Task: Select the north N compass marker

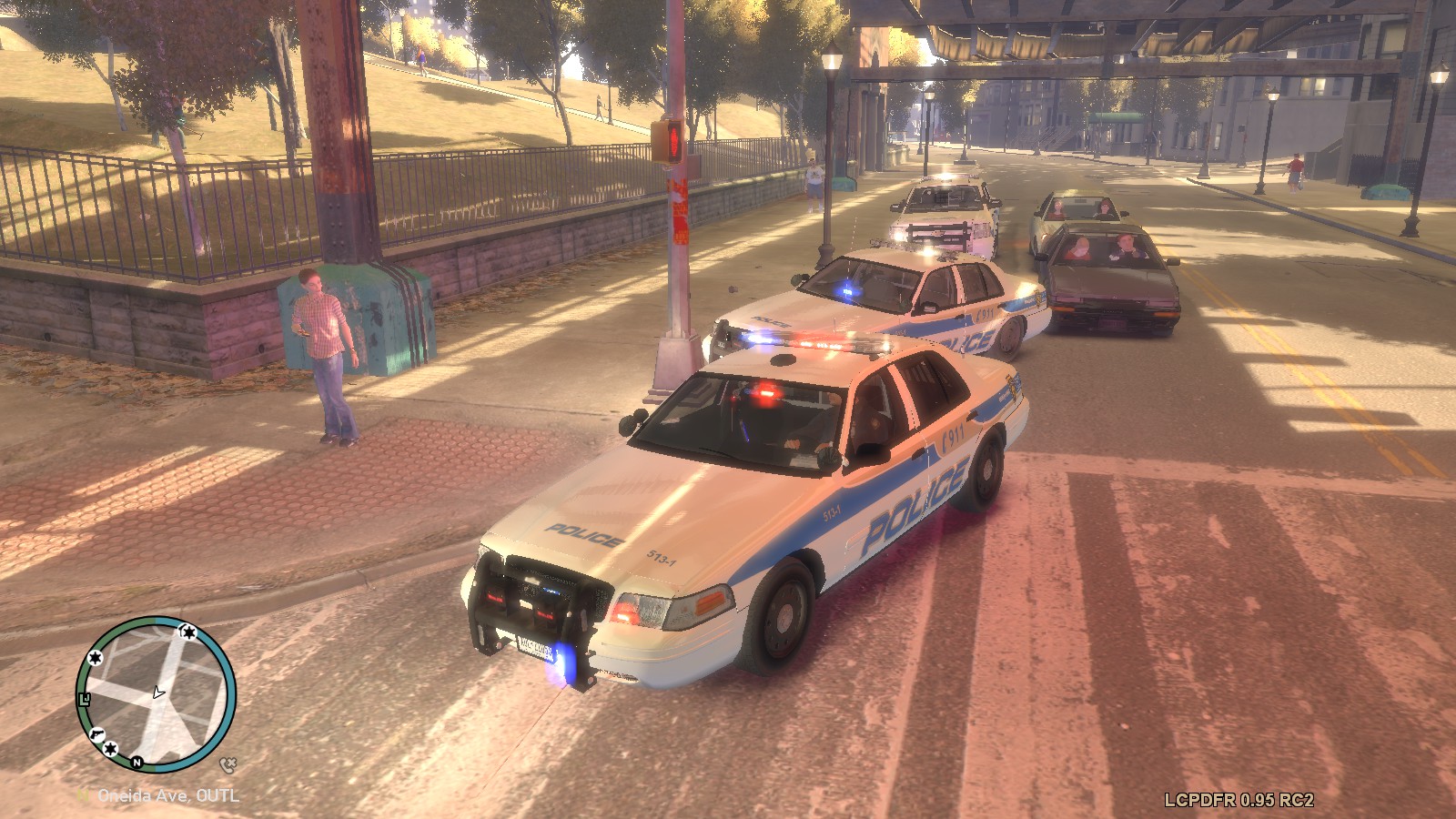Action: click(x=137, y=763)
